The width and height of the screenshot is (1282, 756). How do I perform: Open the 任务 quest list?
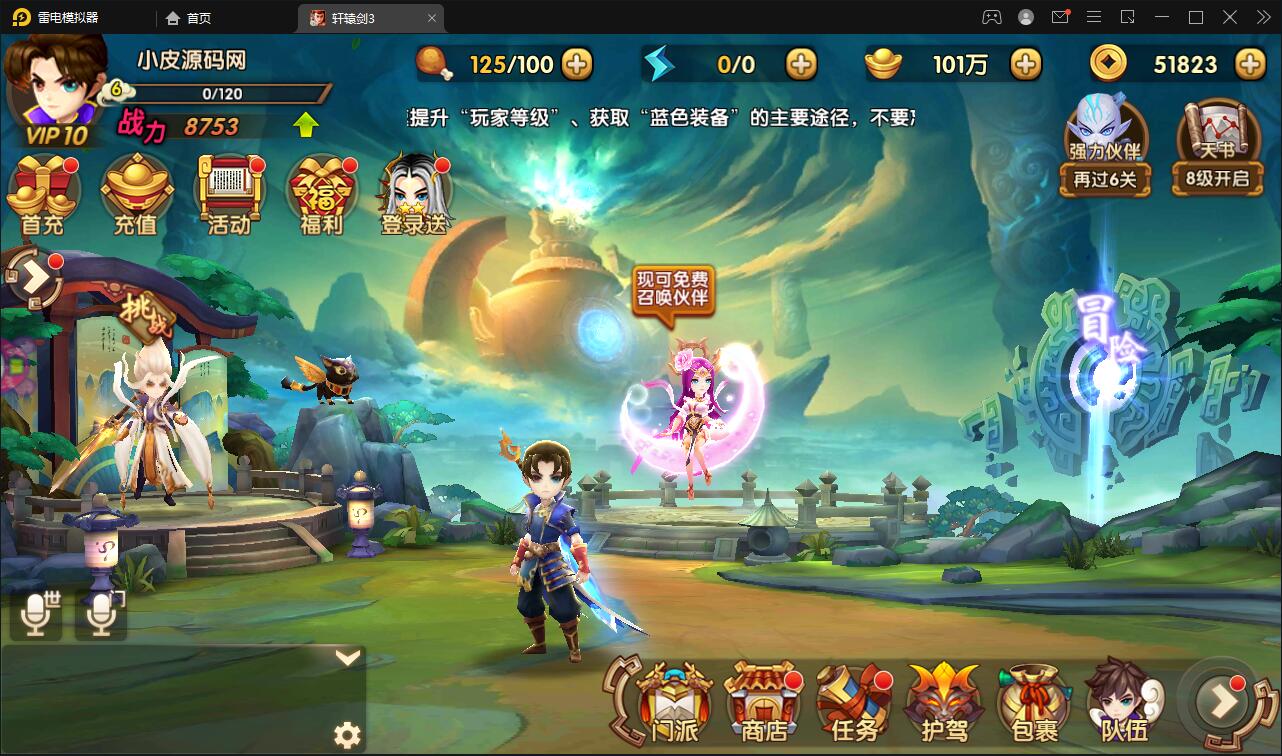click(x=852, y=700)
